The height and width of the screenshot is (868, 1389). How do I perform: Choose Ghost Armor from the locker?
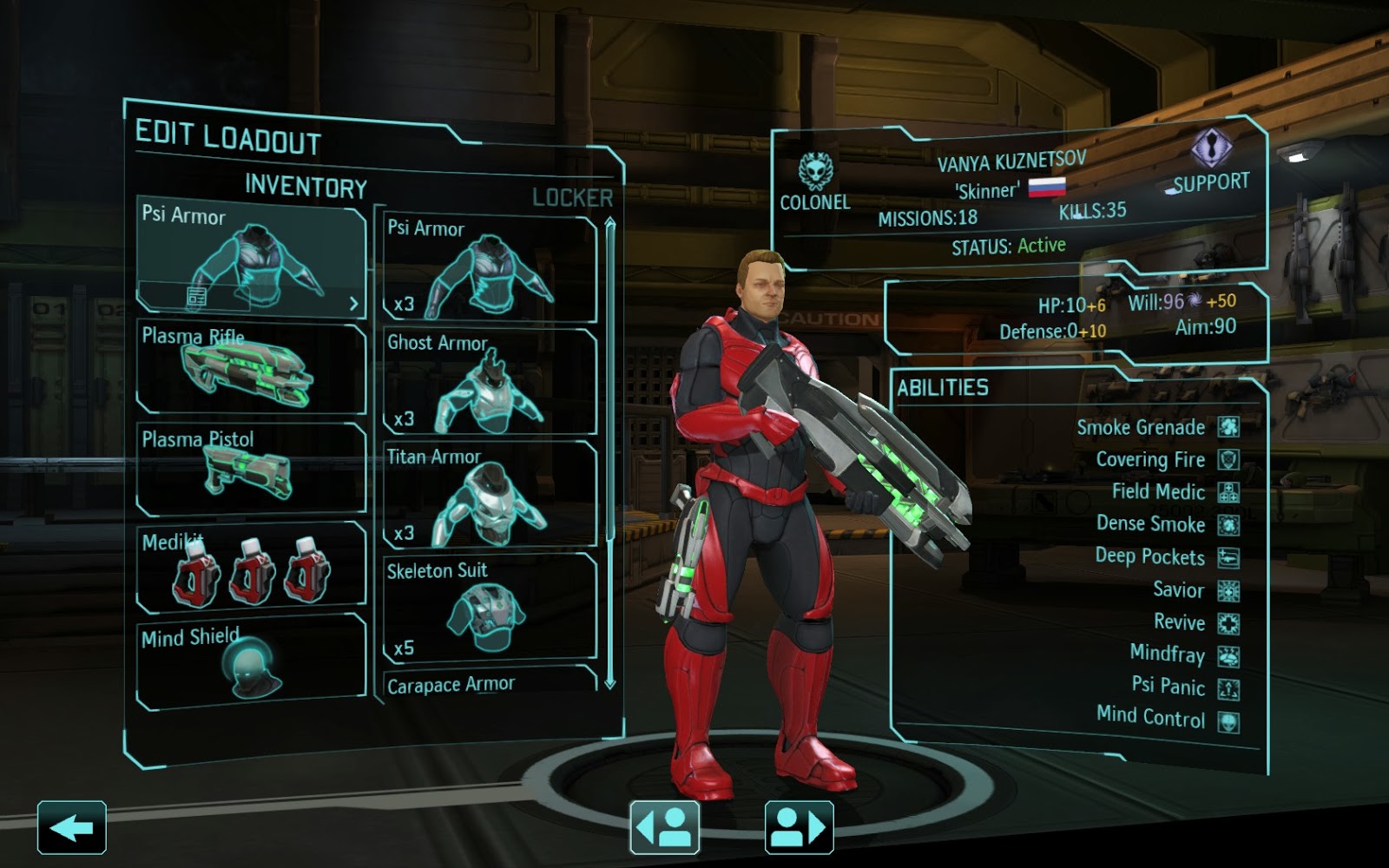click(x=490, y=382)
